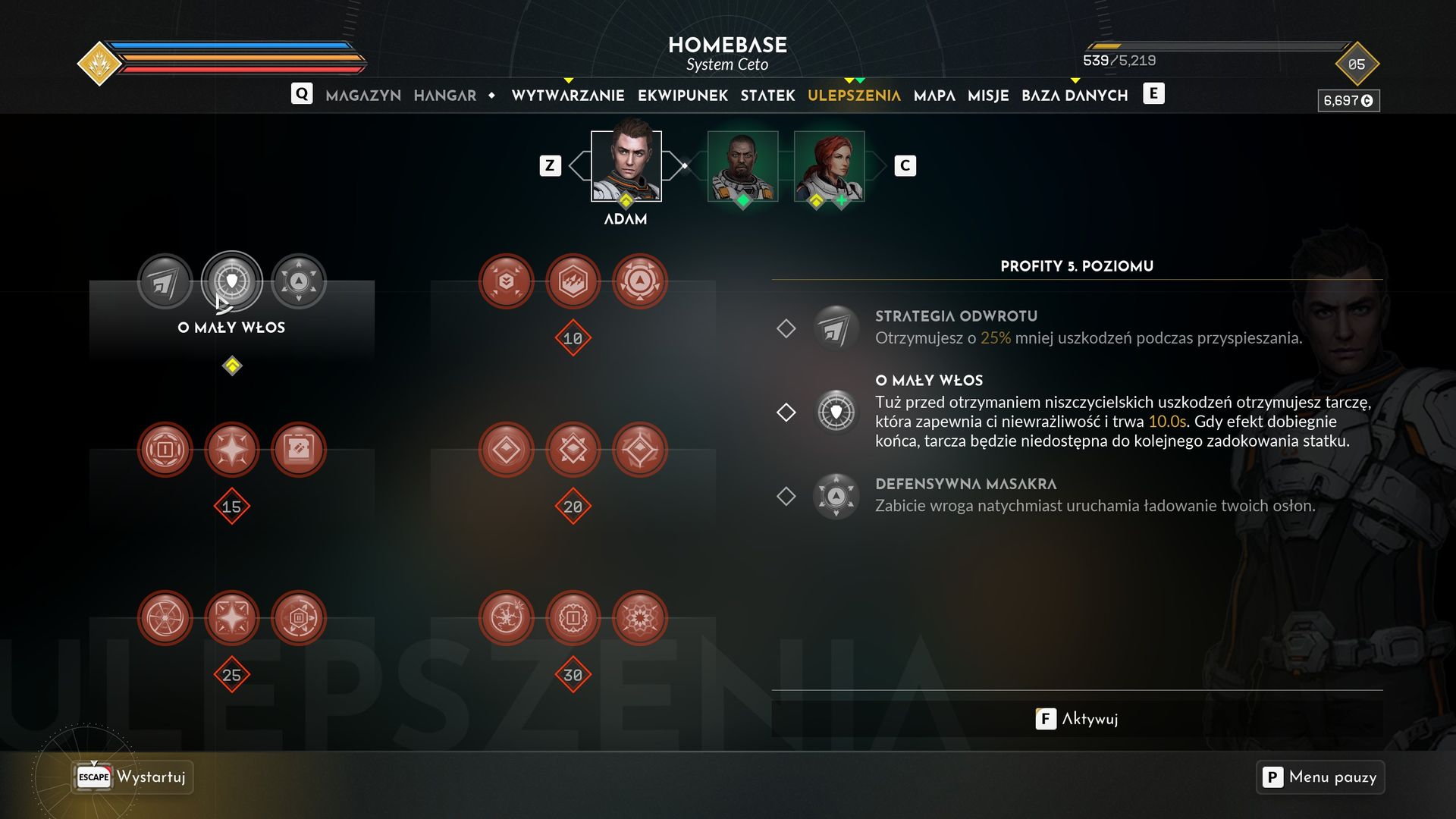
Task: Choose the bearded crew member portrait
Action: click(742, 165)
